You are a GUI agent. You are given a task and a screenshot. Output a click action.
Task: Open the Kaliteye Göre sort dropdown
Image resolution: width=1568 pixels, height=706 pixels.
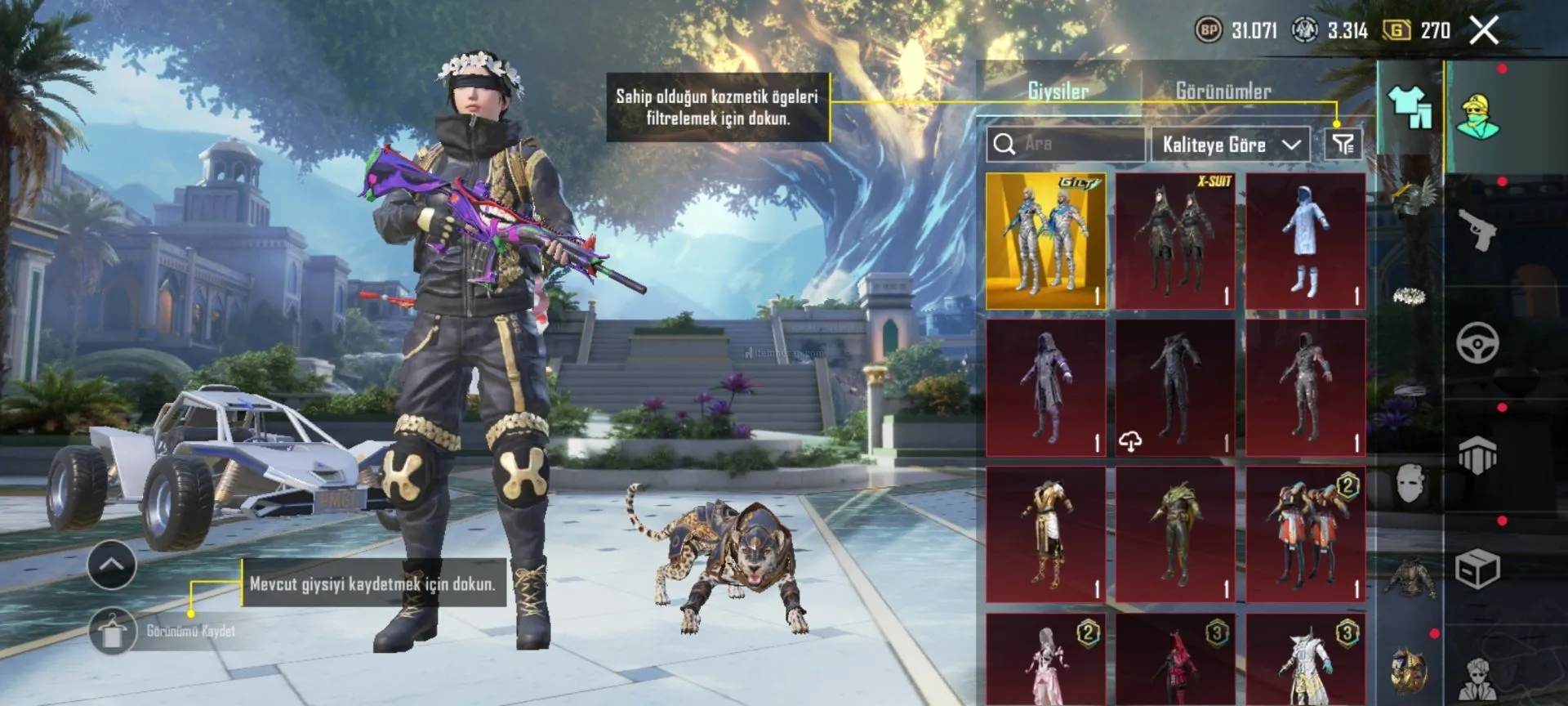pos(1230,145)
